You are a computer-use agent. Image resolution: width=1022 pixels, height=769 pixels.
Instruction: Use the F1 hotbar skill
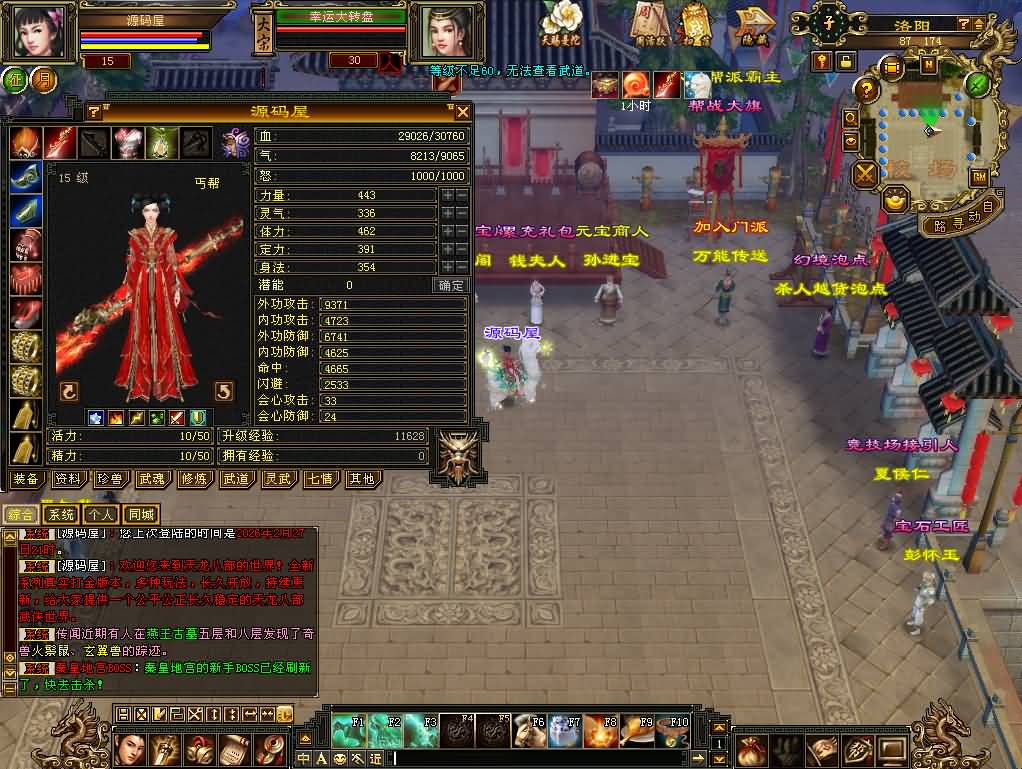(x=349, y=731)
